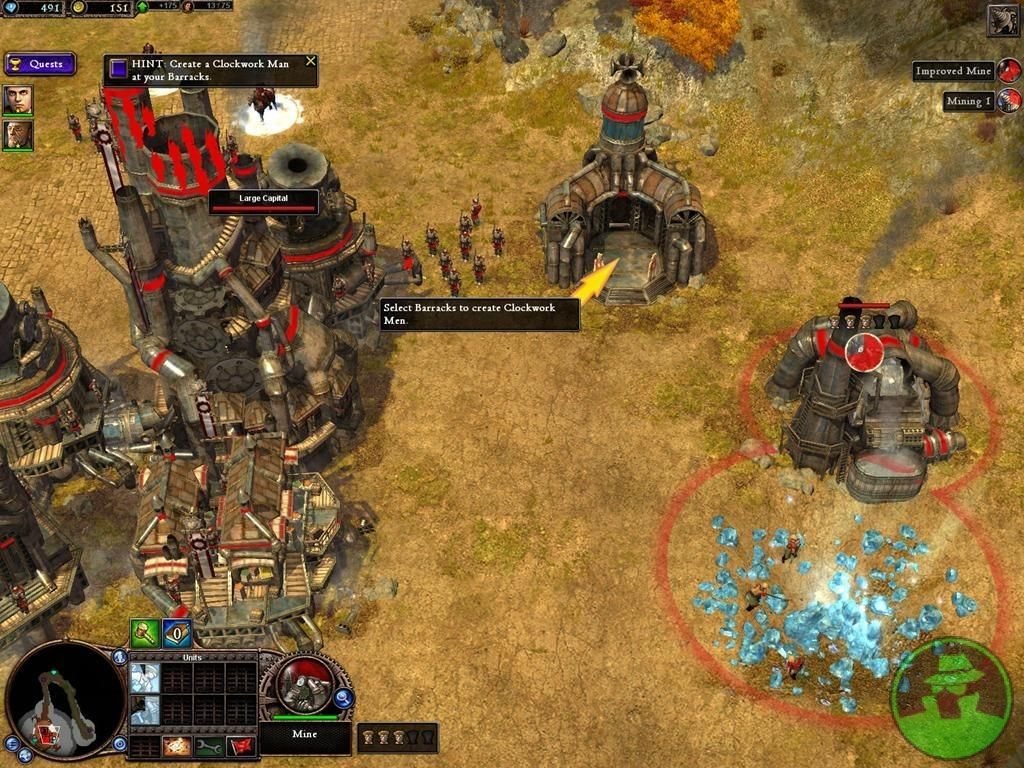1024x768 pixels.
Task: Click the Mining I research icon
Action: click(x=1009, y=100)
